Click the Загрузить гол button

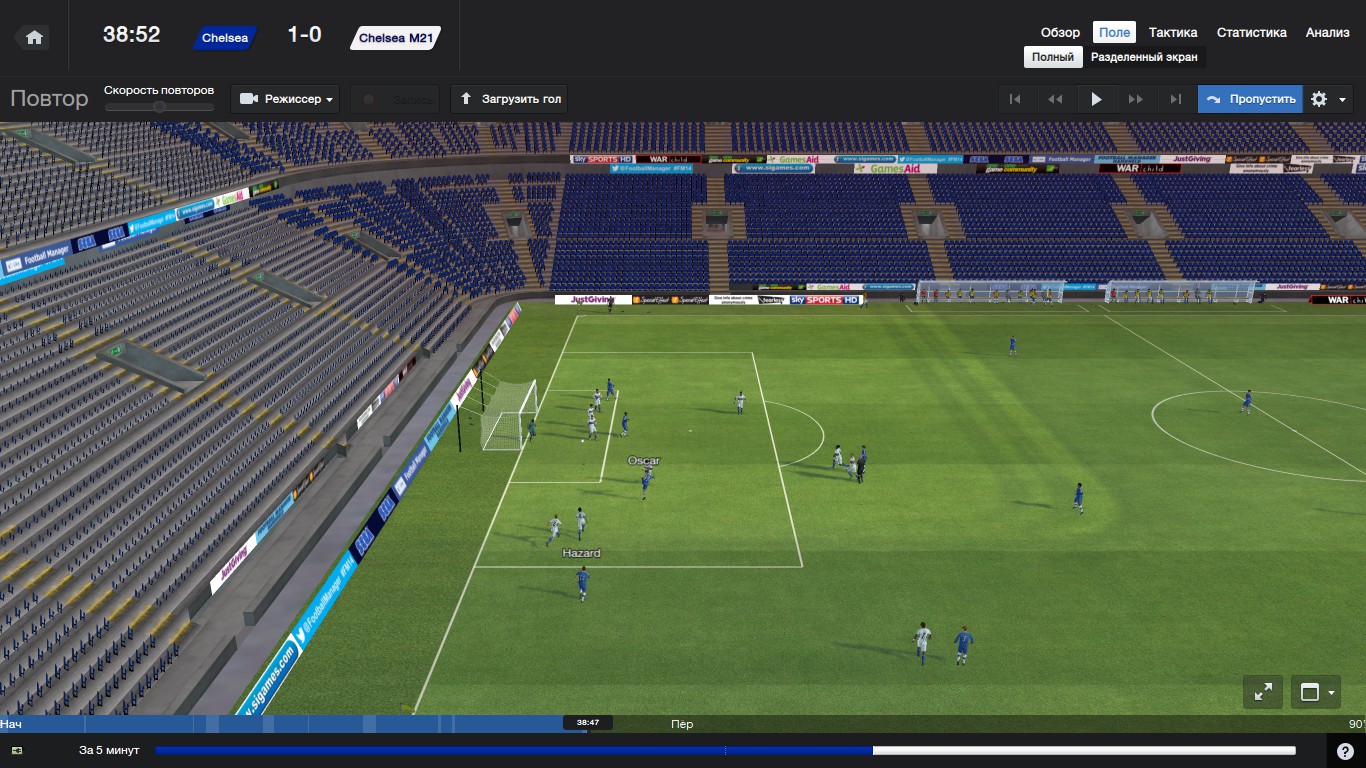[x=509, y=99]
